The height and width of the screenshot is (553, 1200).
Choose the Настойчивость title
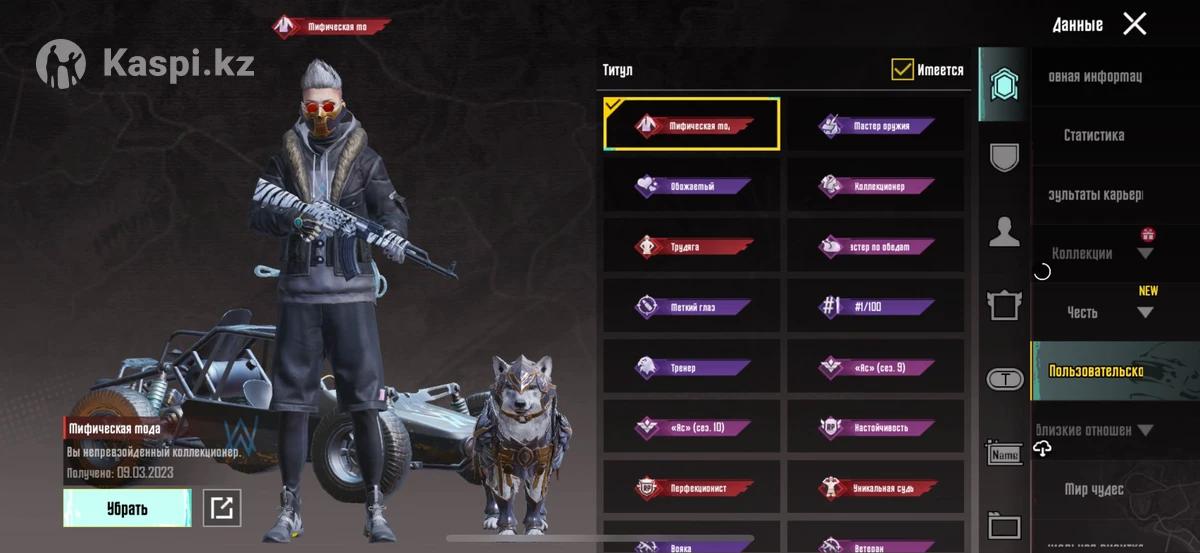point(877,427)
